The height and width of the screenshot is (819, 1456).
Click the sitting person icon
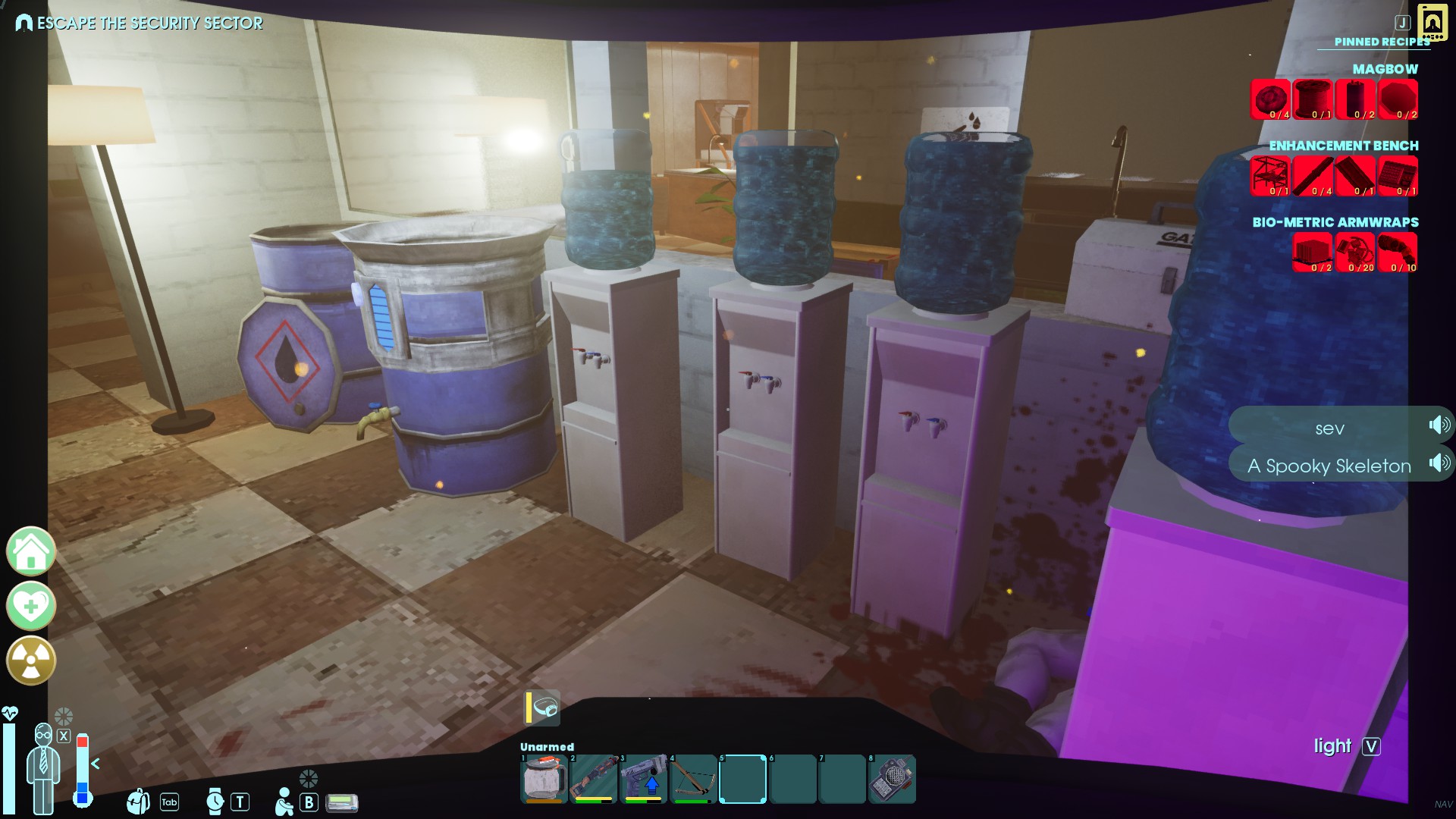click(x=284, y=802)
